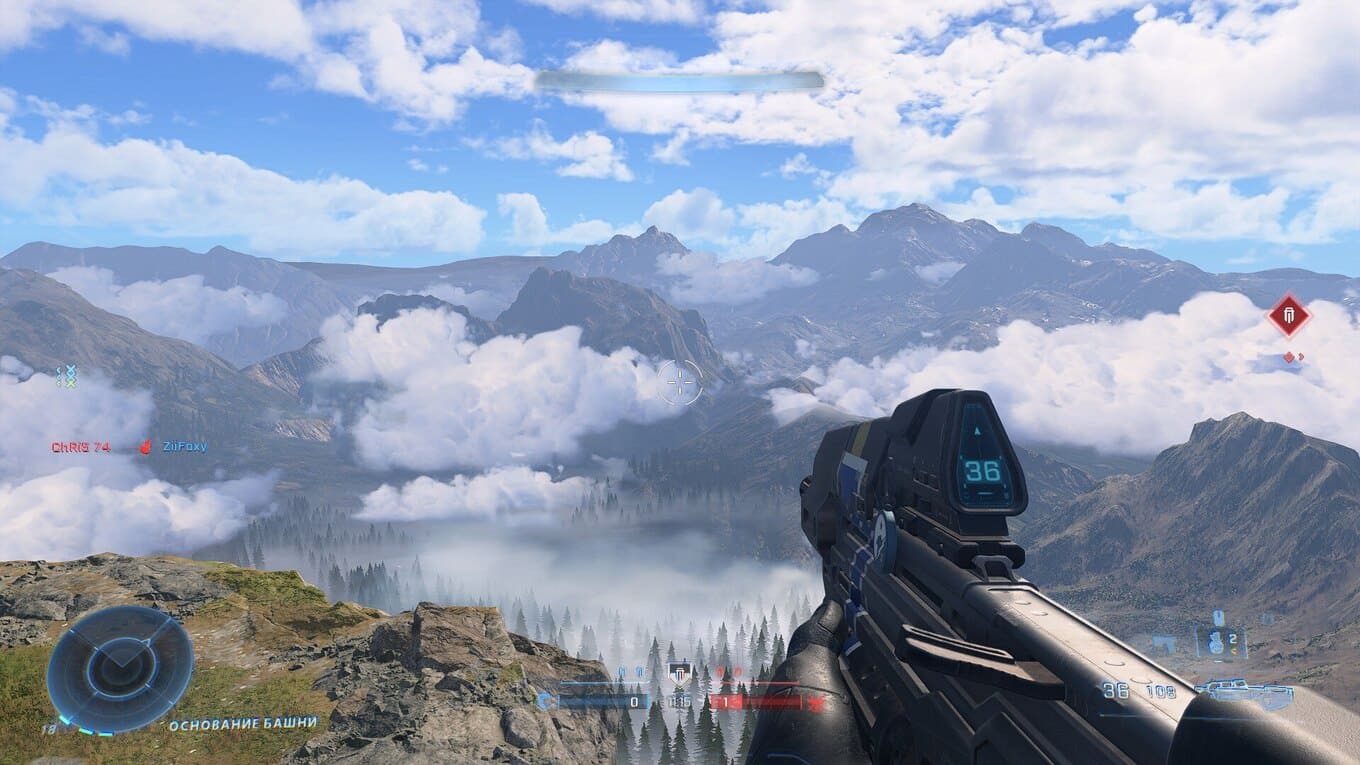Click the circular motion tracker radar
The image size is (1360, 765).
[x=119, y=667]
